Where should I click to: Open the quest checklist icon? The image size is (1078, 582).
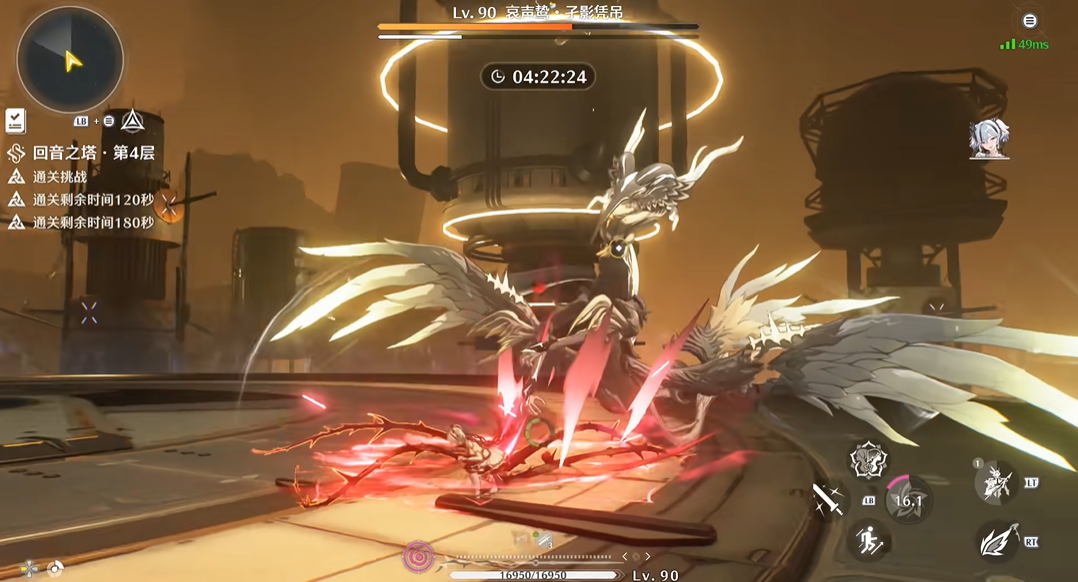[x=15, y=121]
